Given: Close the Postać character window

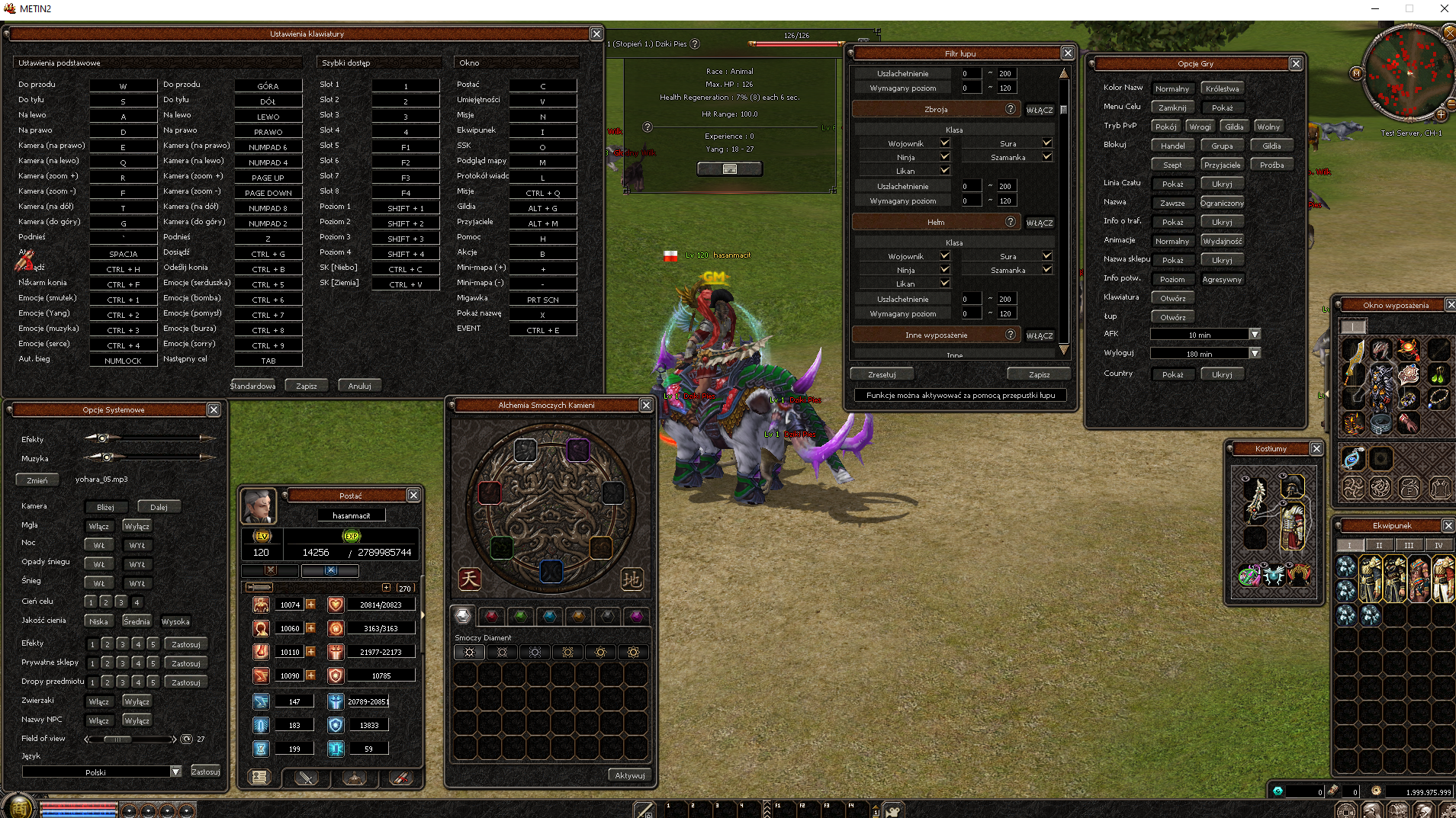Looking at the screenshot, I should coord(413,496).
